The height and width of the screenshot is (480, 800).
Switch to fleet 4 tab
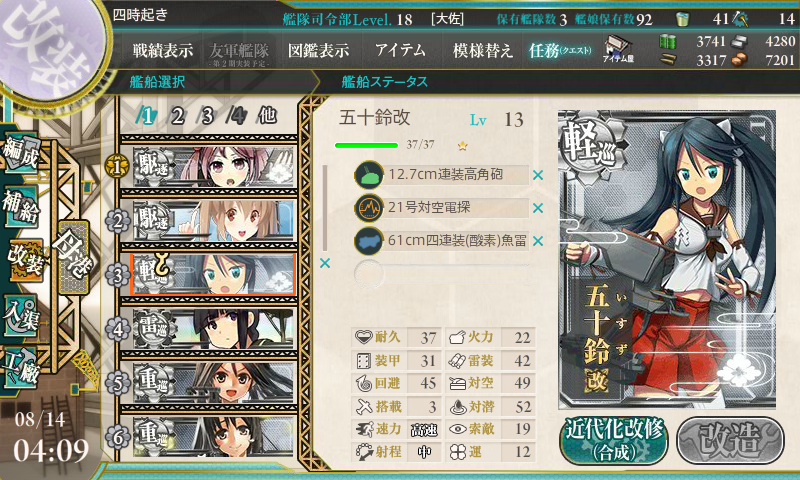[237, 115]
